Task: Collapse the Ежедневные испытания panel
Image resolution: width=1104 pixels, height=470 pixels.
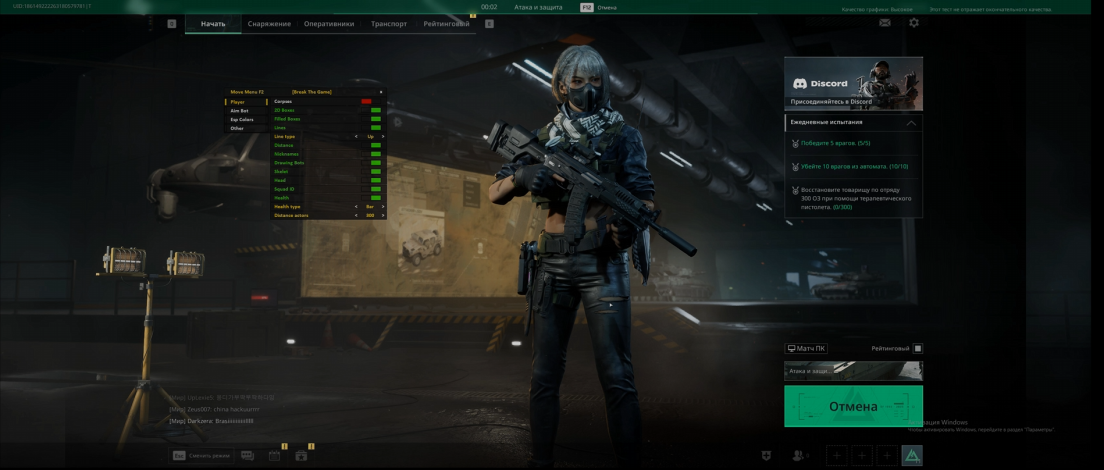Action: 910,123
